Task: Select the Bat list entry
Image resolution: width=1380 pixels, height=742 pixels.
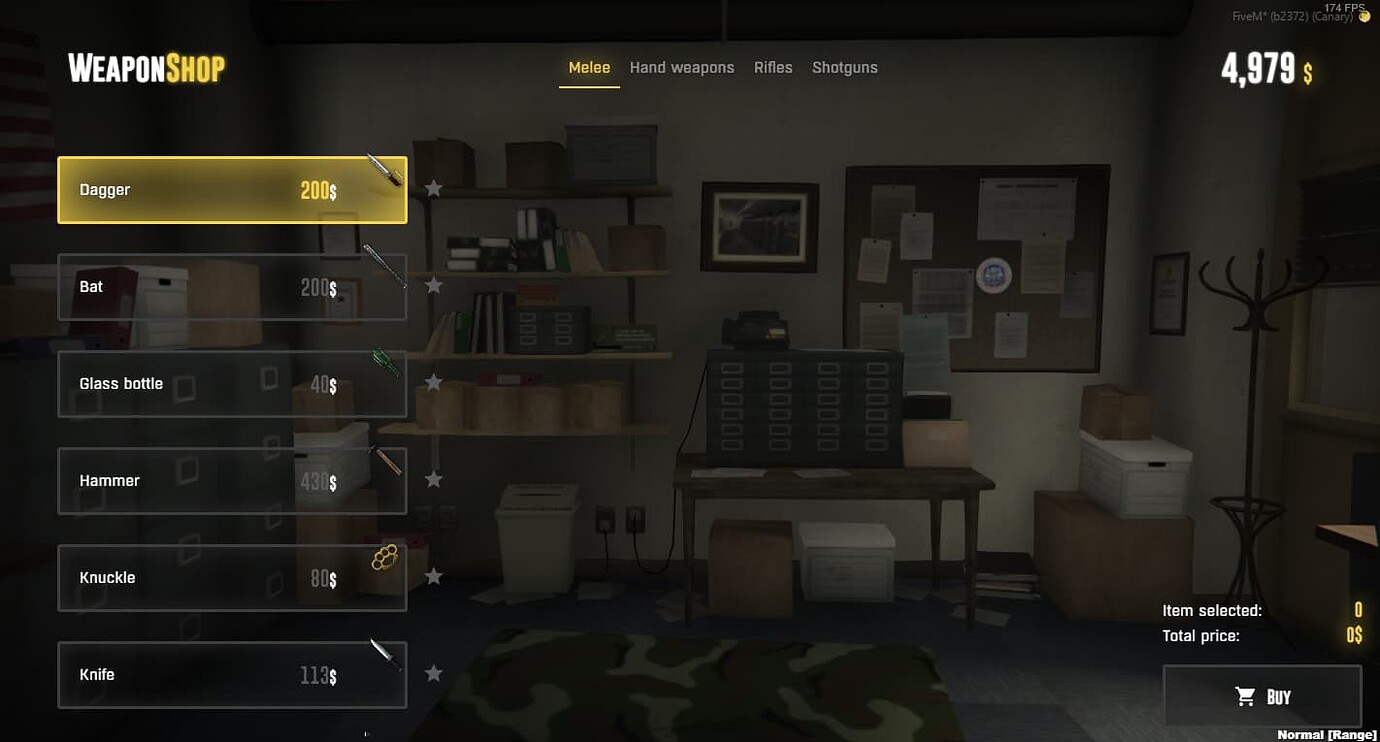Action: pos(232,286)
